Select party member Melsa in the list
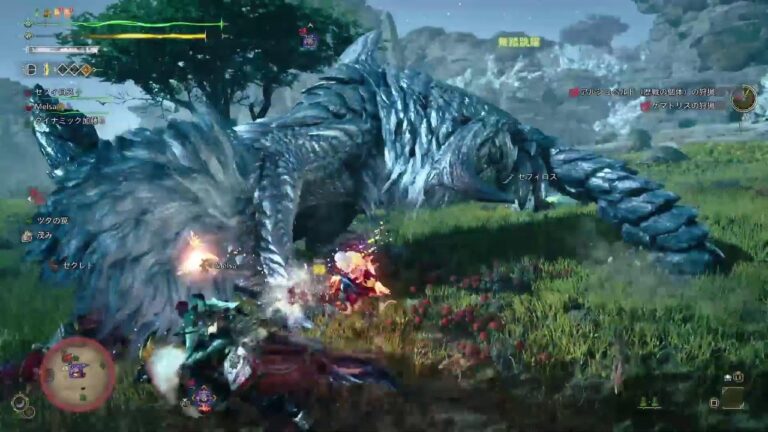 [x=50, y=106]
